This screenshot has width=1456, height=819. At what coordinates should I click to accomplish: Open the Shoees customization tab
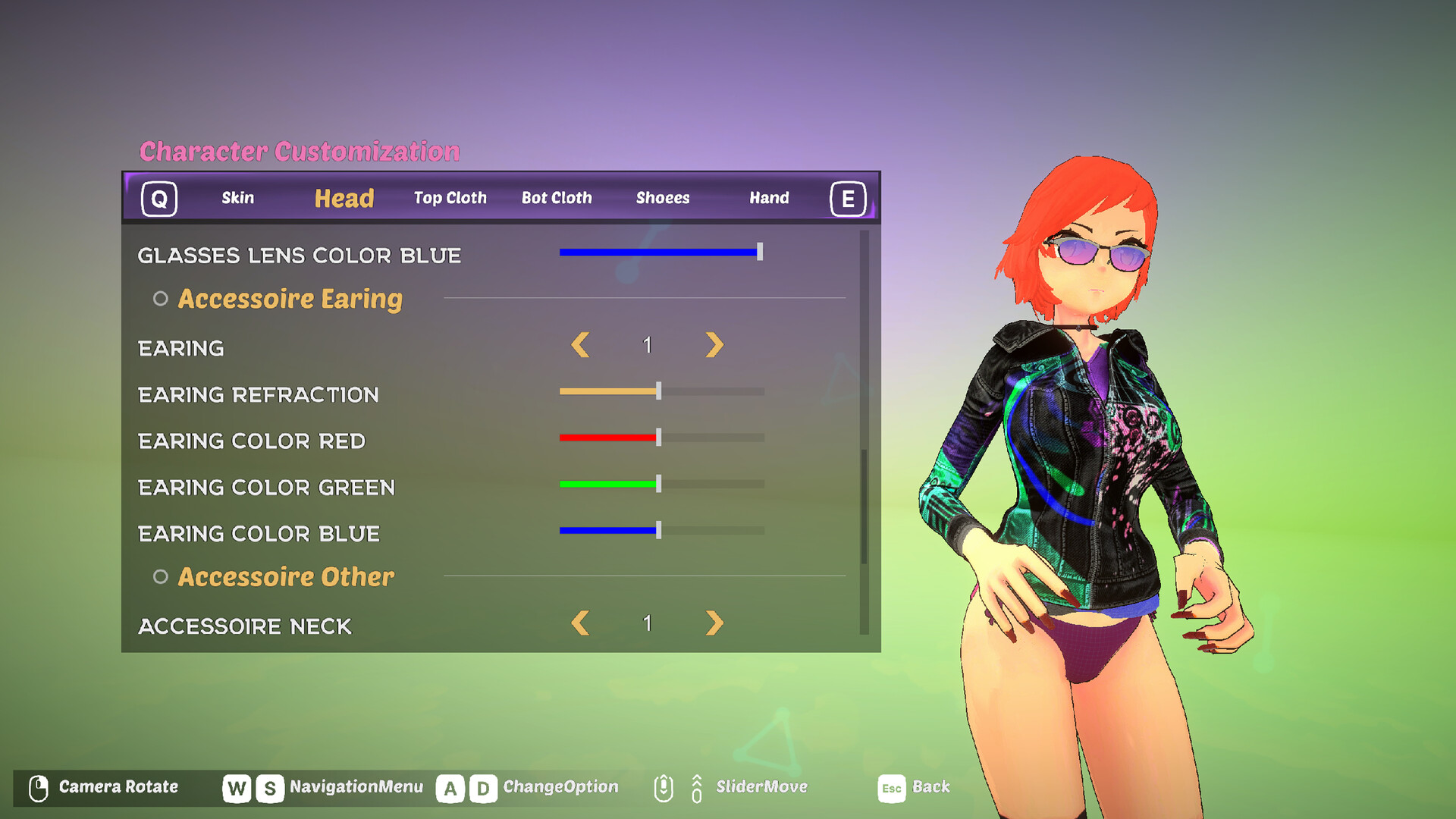[x=663, y=197]
